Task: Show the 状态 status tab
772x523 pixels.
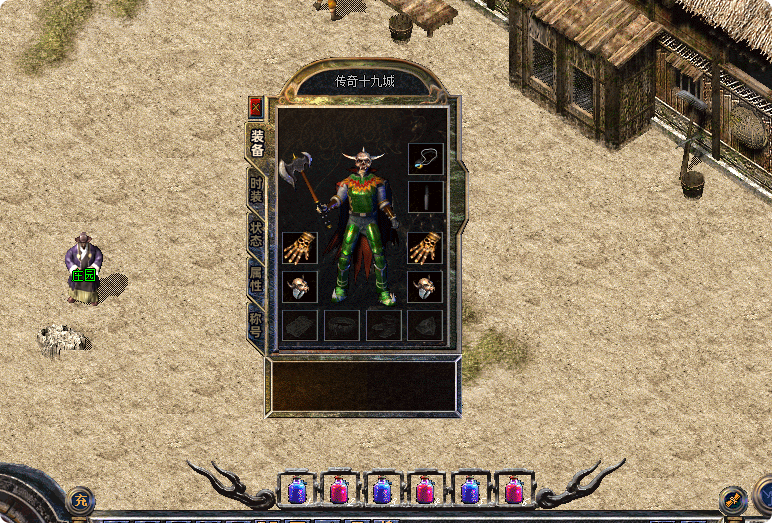Action: pos(257,233)
